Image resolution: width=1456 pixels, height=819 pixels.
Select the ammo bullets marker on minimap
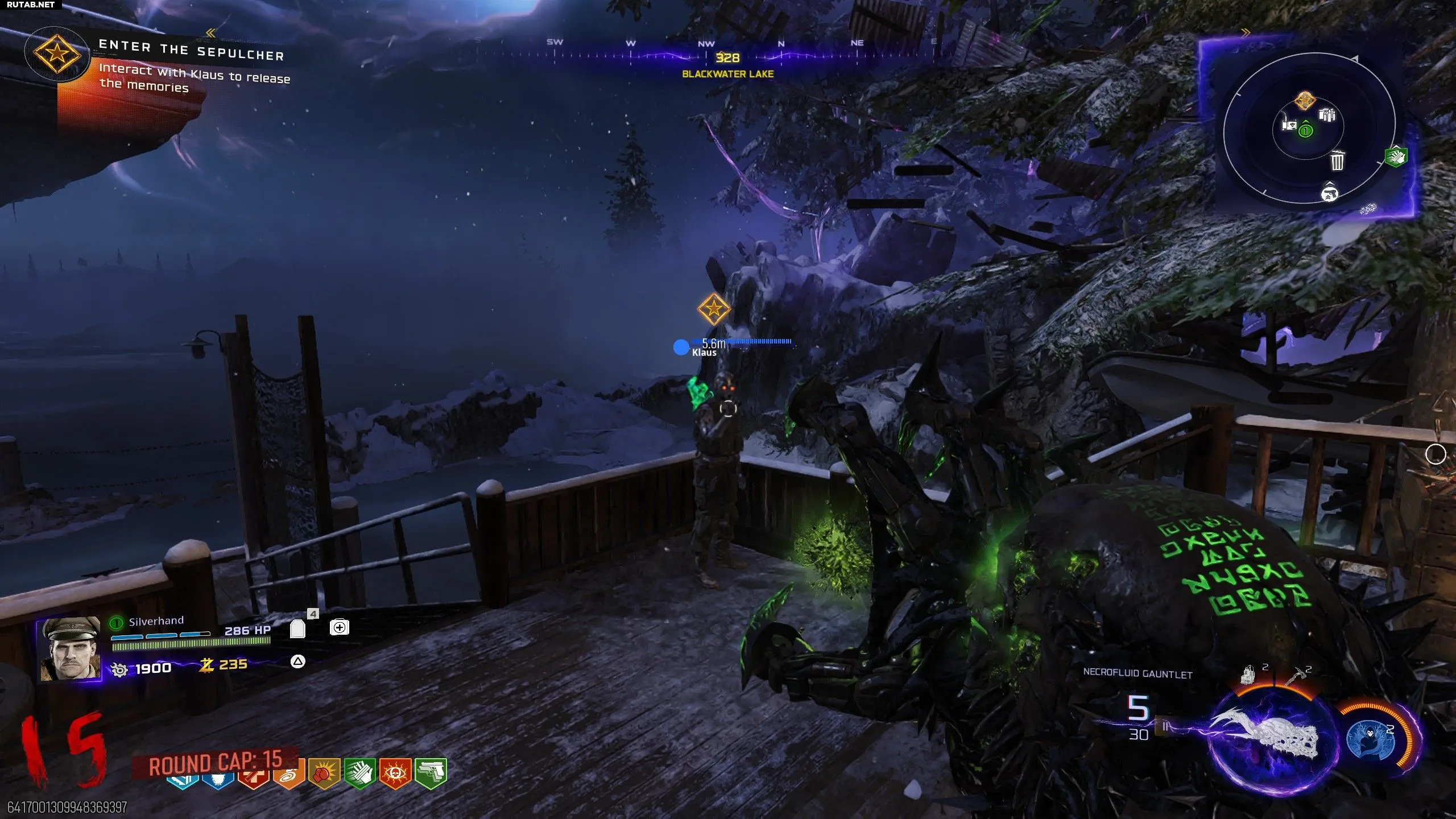[1327, 115]
